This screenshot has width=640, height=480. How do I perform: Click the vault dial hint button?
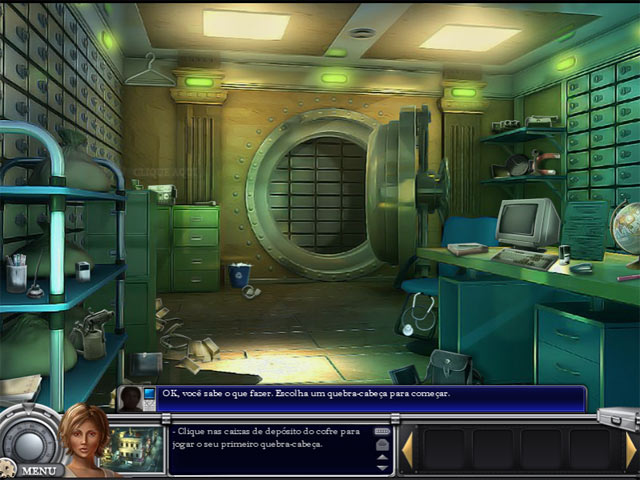28,437
